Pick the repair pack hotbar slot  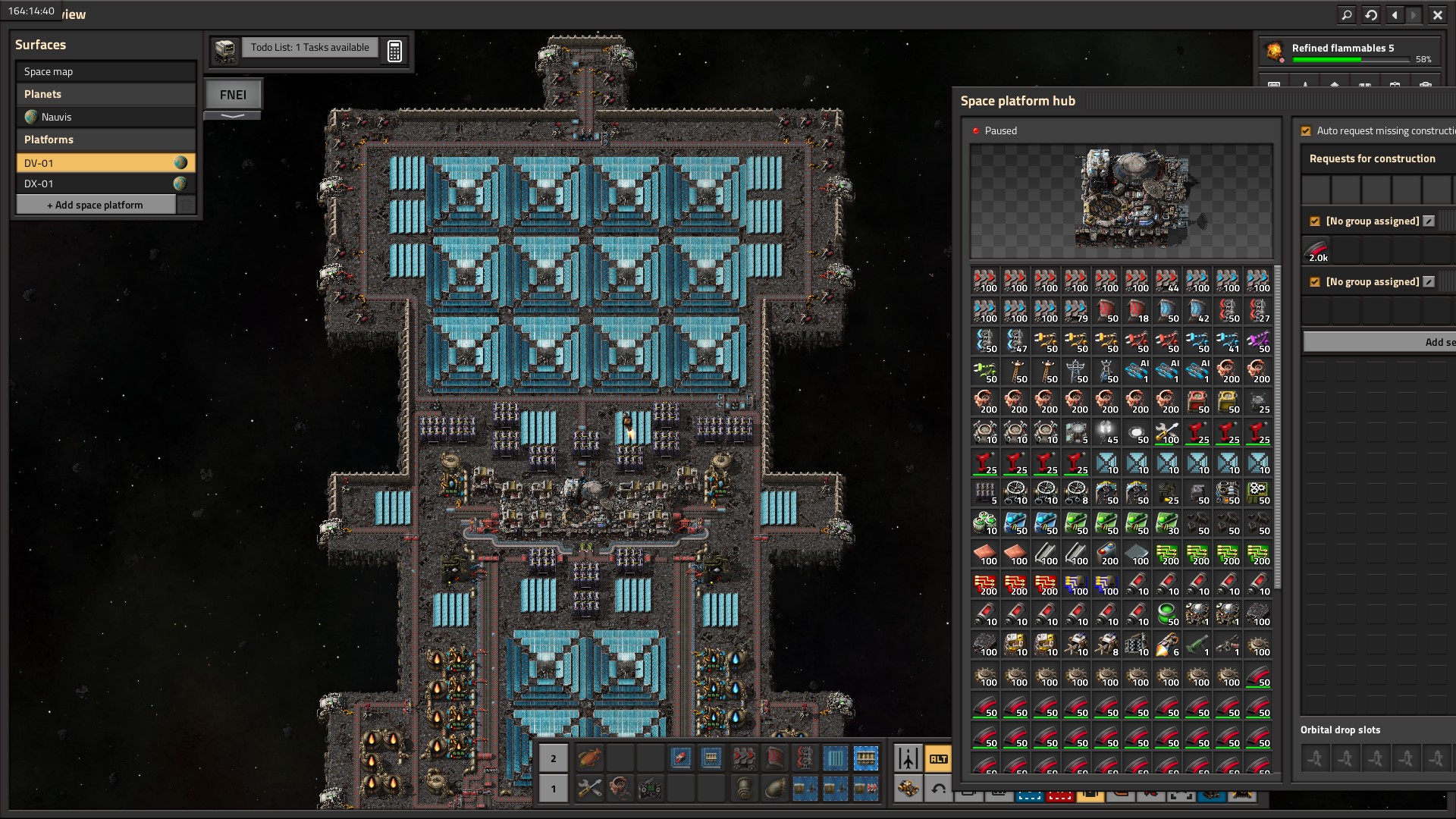pos(589,789)
